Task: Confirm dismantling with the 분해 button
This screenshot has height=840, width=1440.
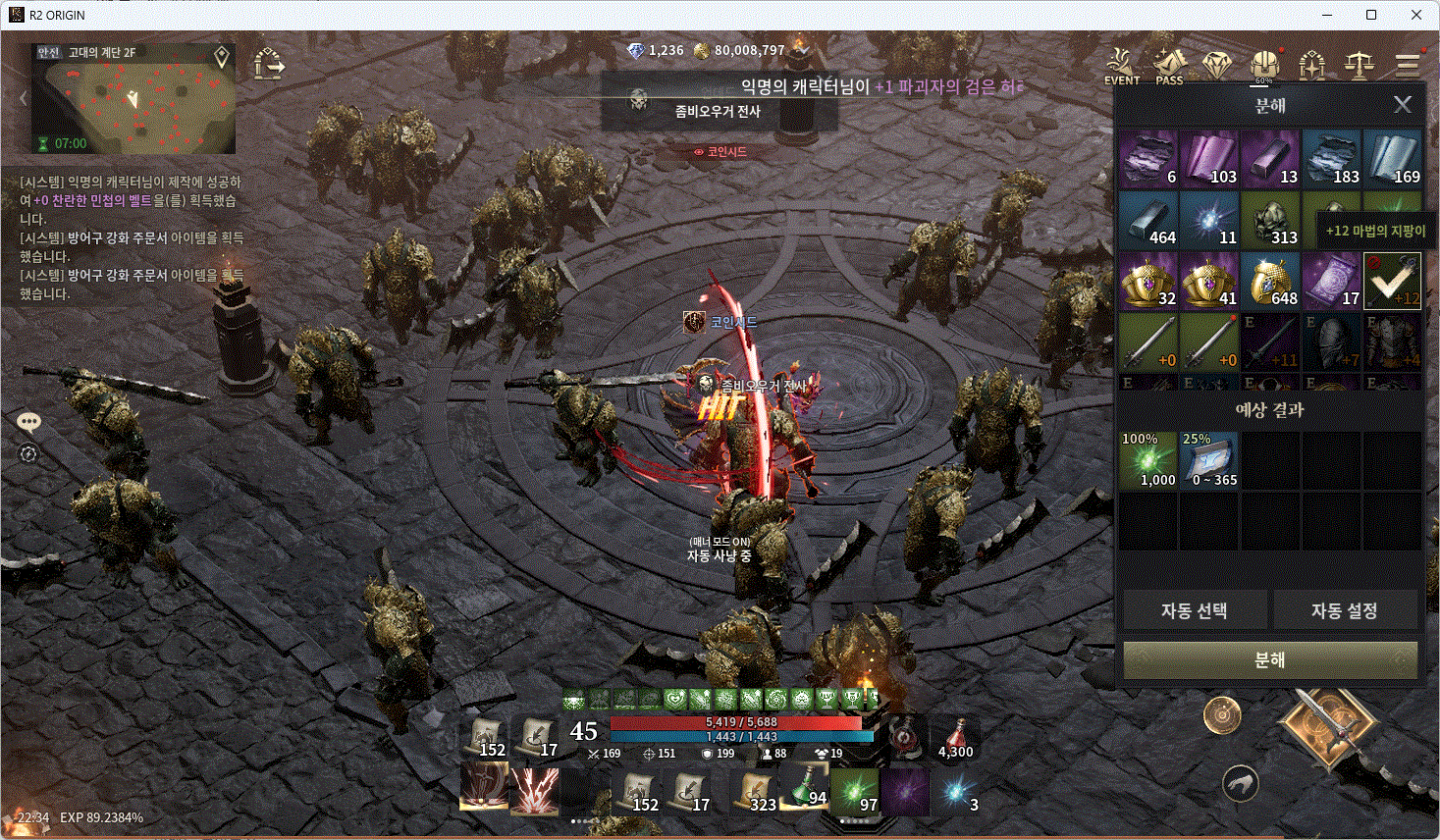Action: pyautogui.click(x=1270, y=660)
